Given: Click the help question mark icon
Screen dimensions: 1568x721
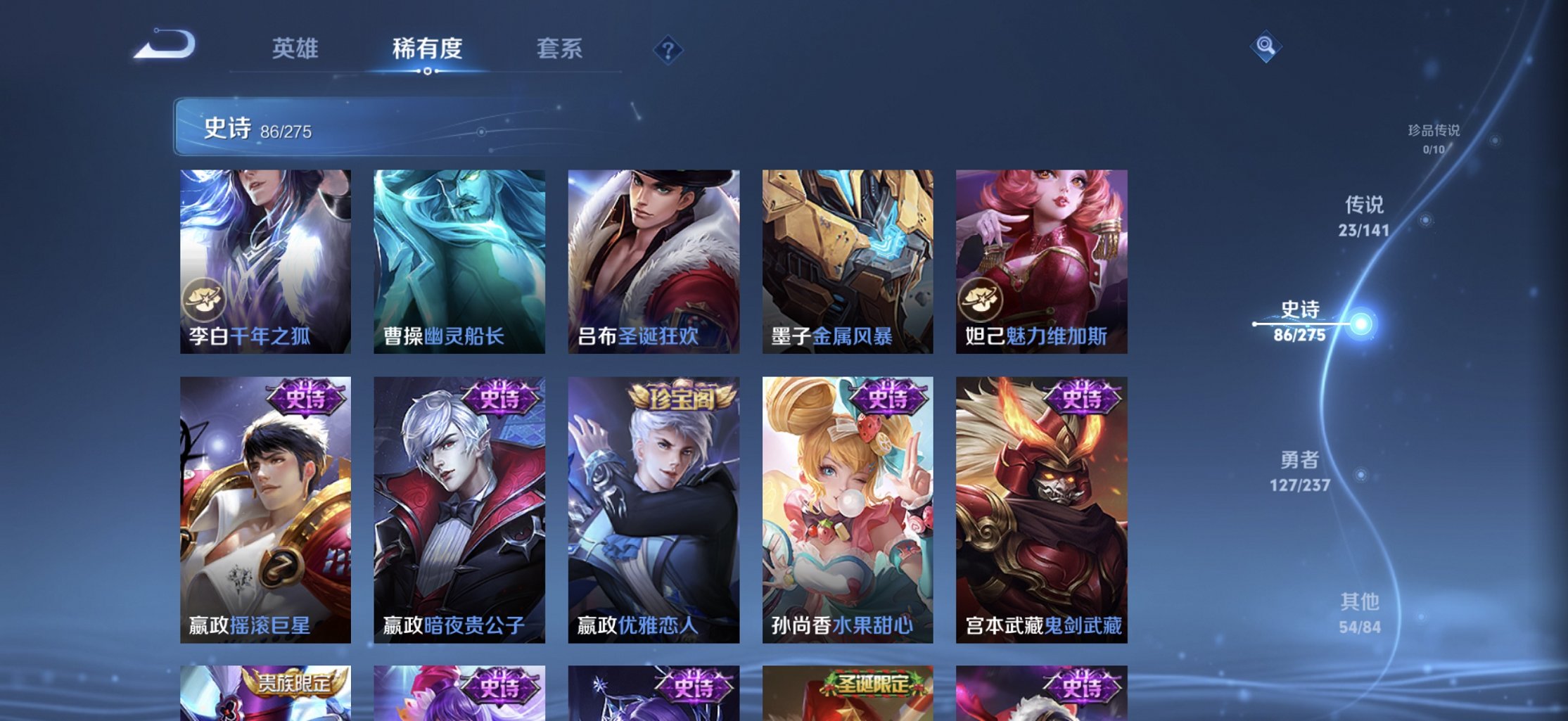Looking at the screenshot, I should click(x=668, y=51).
